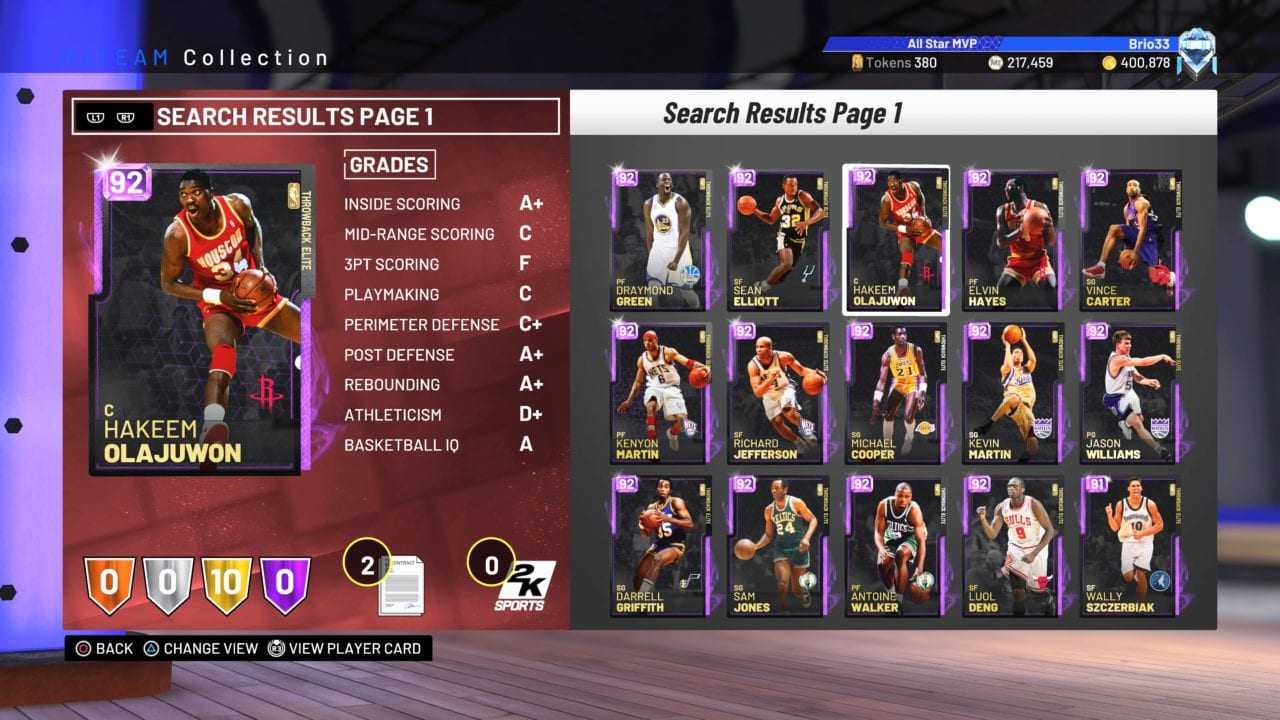Pick the Sam Jones card

[778, 546]
